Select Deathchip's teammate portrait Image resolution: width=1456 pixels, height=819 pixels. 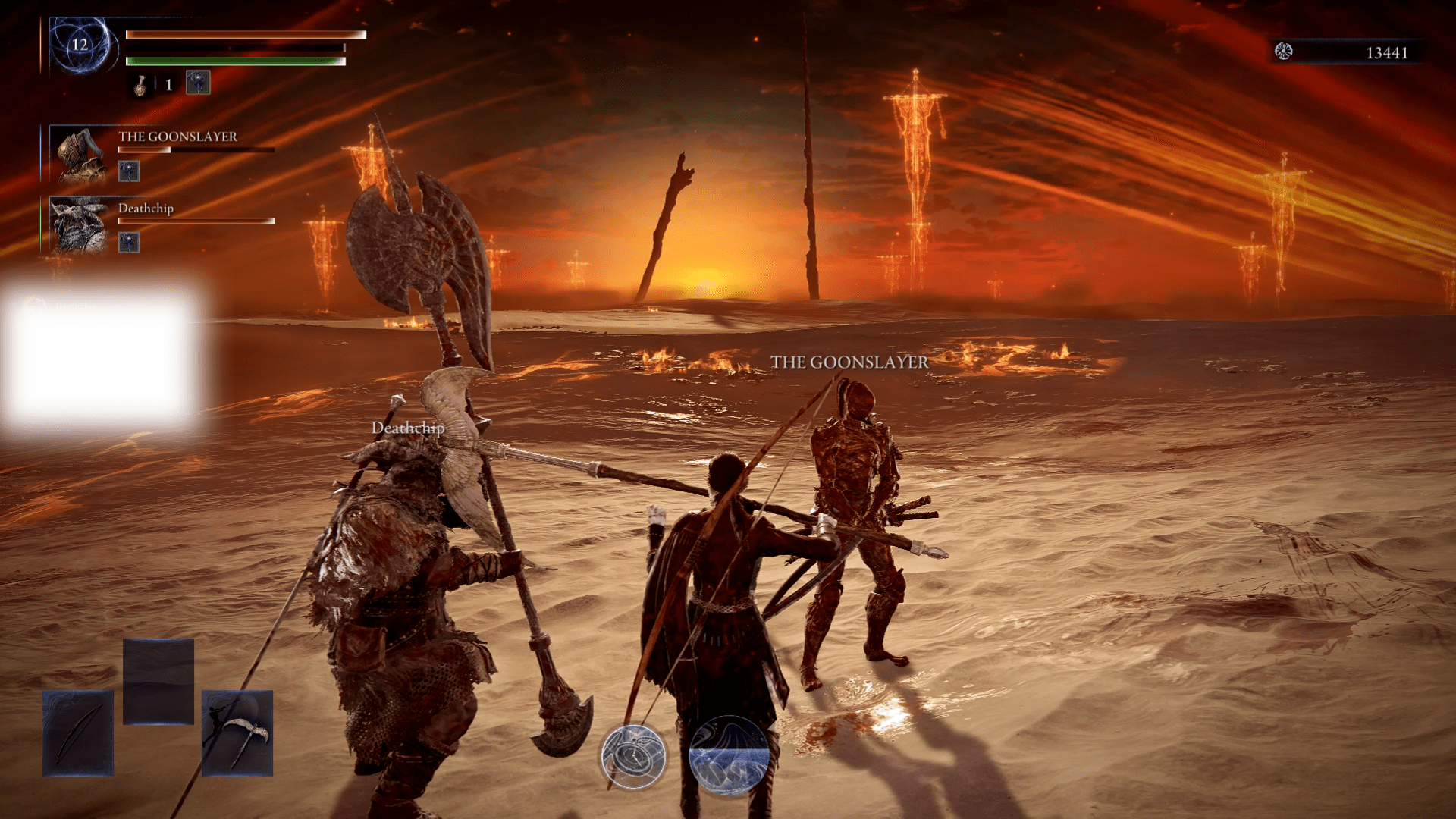tap(79, 225)
